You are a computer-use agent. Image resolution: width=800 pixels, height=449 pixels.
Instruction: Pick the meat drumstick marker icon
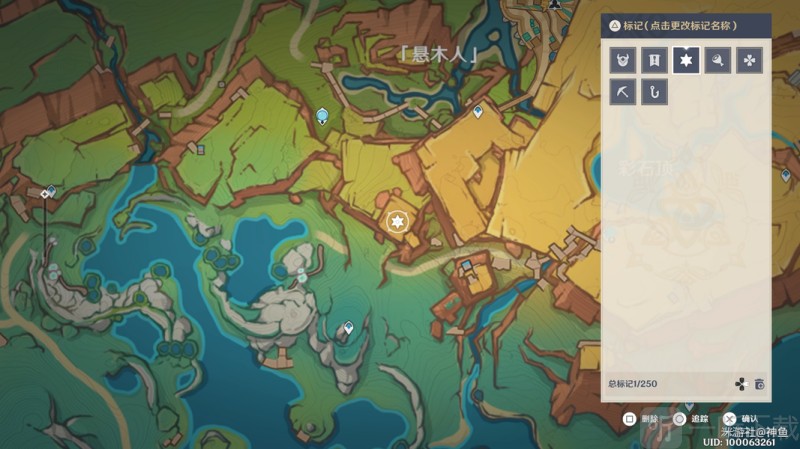point(717,61)
